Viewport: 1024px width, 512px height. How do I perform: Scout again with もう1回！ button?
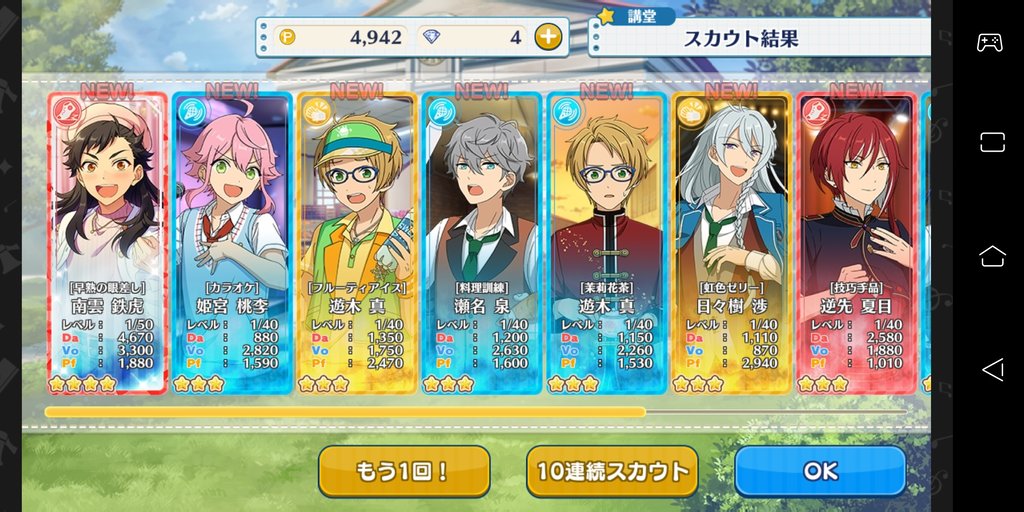pos(404,471)
